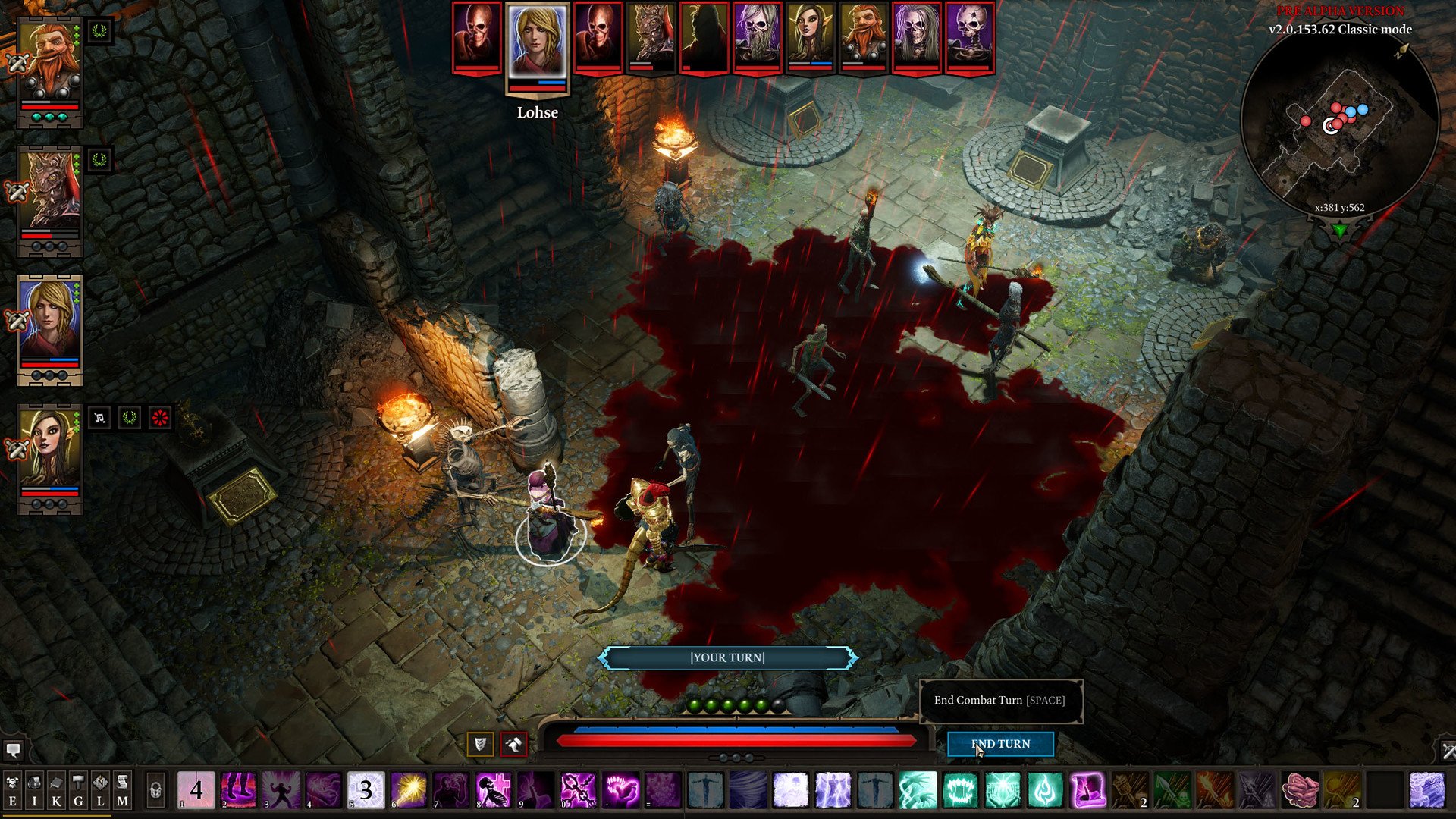The width and height of the screenshot is (1456, 819).
Task: Toggle the shield stance icon beside the AP bar
Action: [481, 744]
